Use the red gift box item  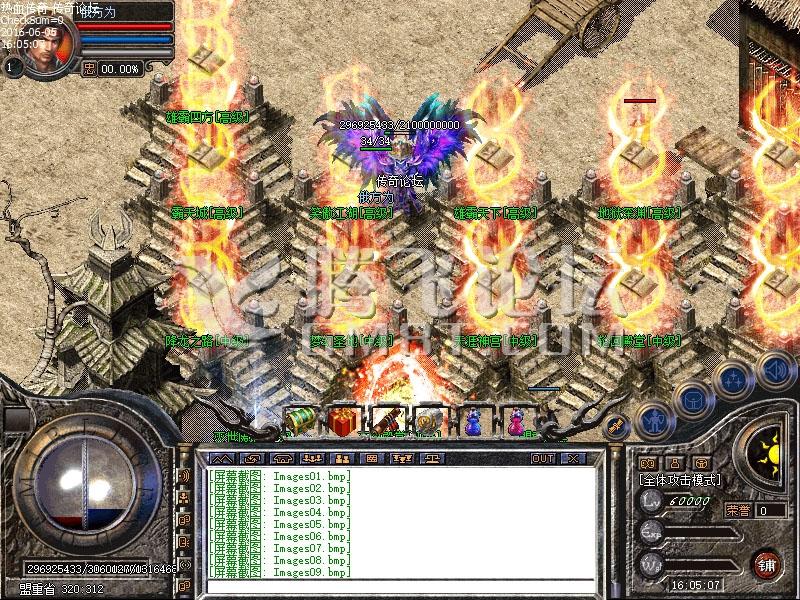pos(343,421)
